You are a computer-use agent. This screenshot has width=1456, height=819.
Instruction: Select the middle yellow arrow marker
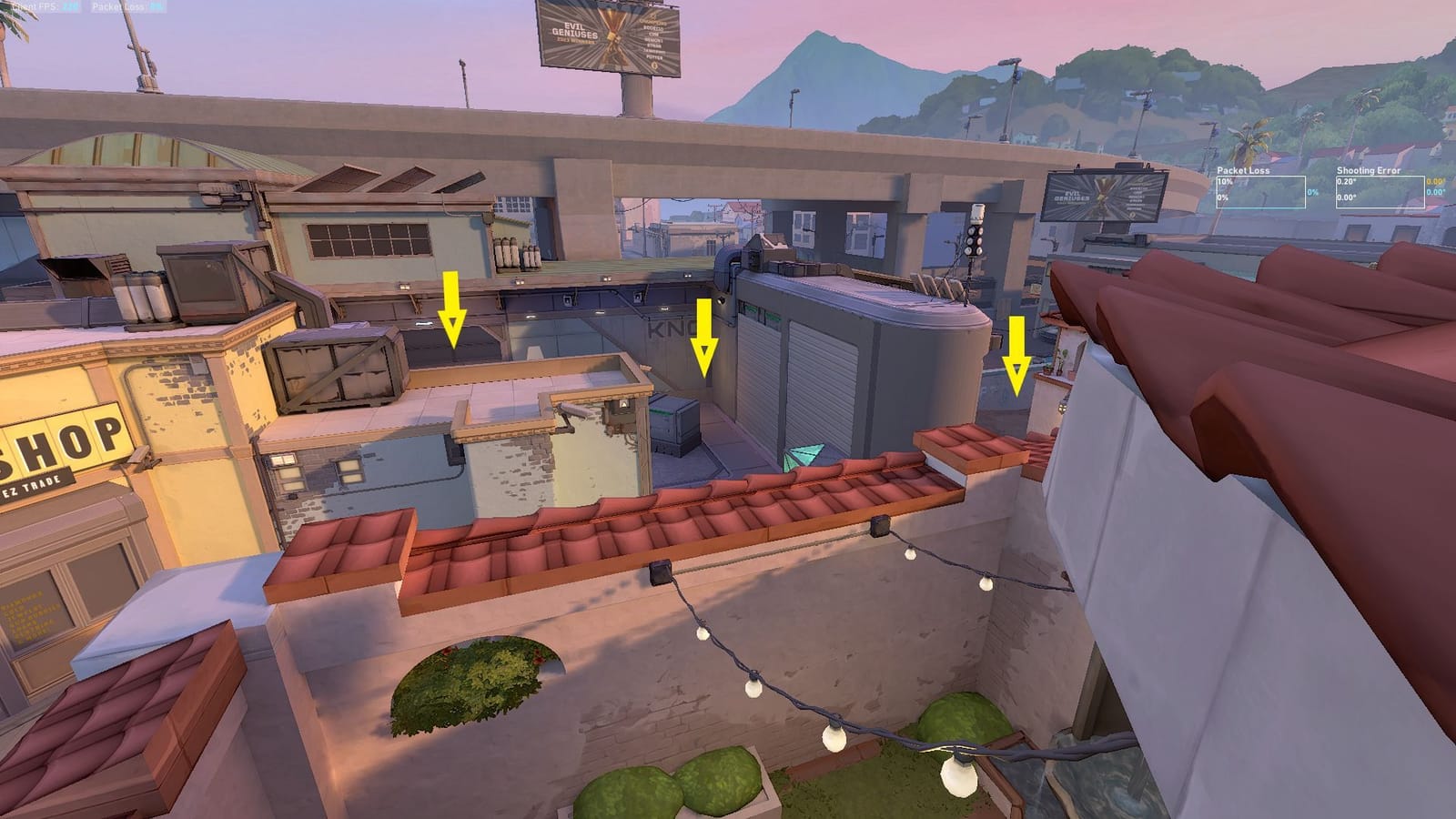coord(705,337)
